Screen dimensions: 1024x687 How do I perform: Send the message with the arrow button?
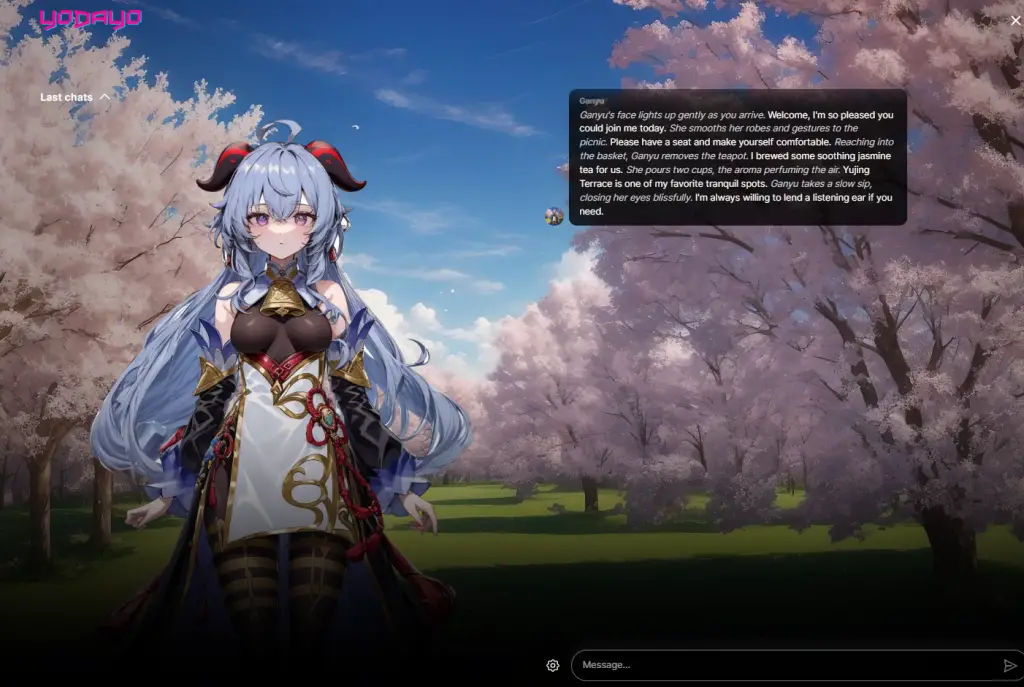point(1009,665)
